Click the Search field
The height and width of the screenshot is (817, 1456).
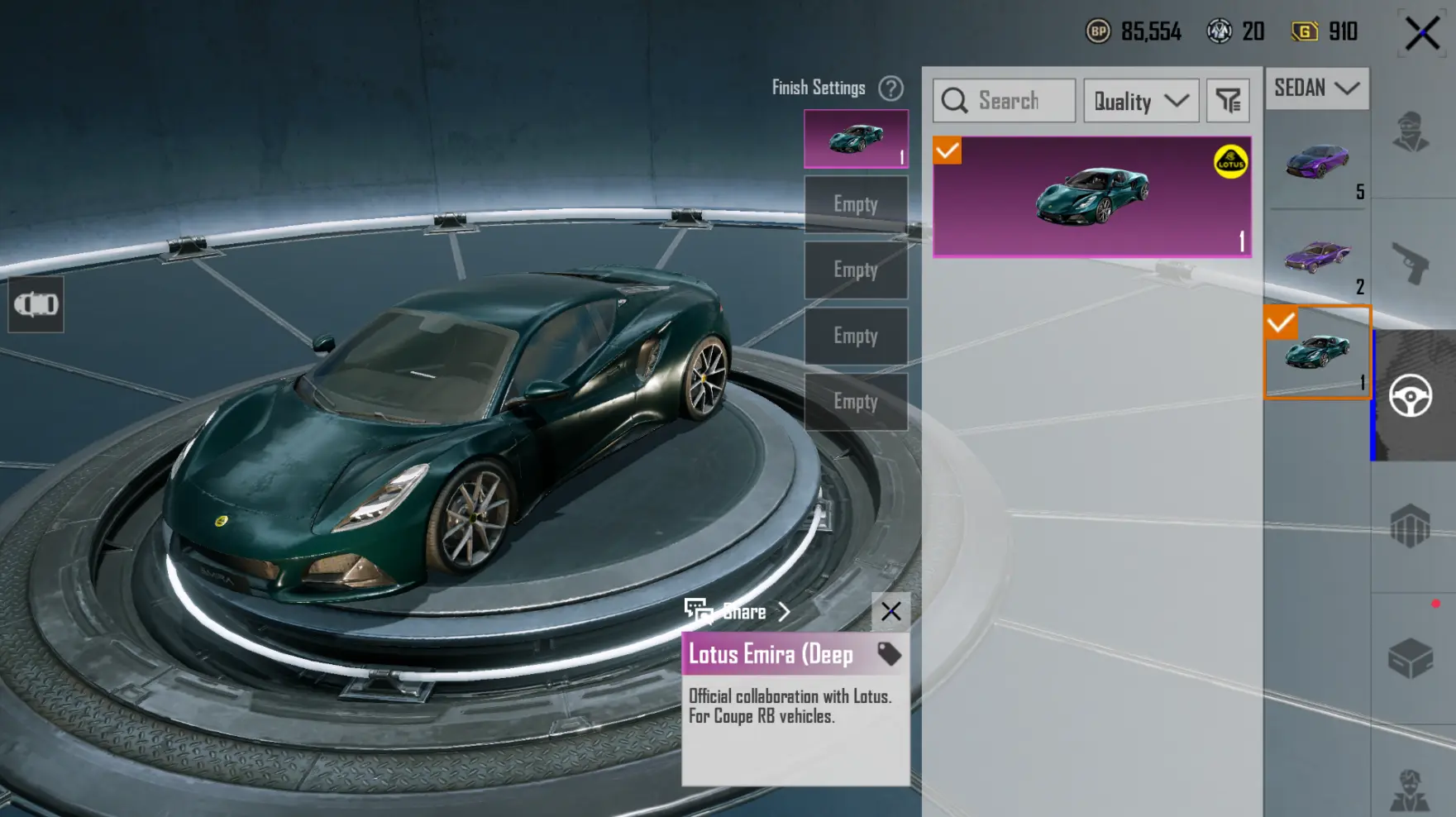point(1005,101)
